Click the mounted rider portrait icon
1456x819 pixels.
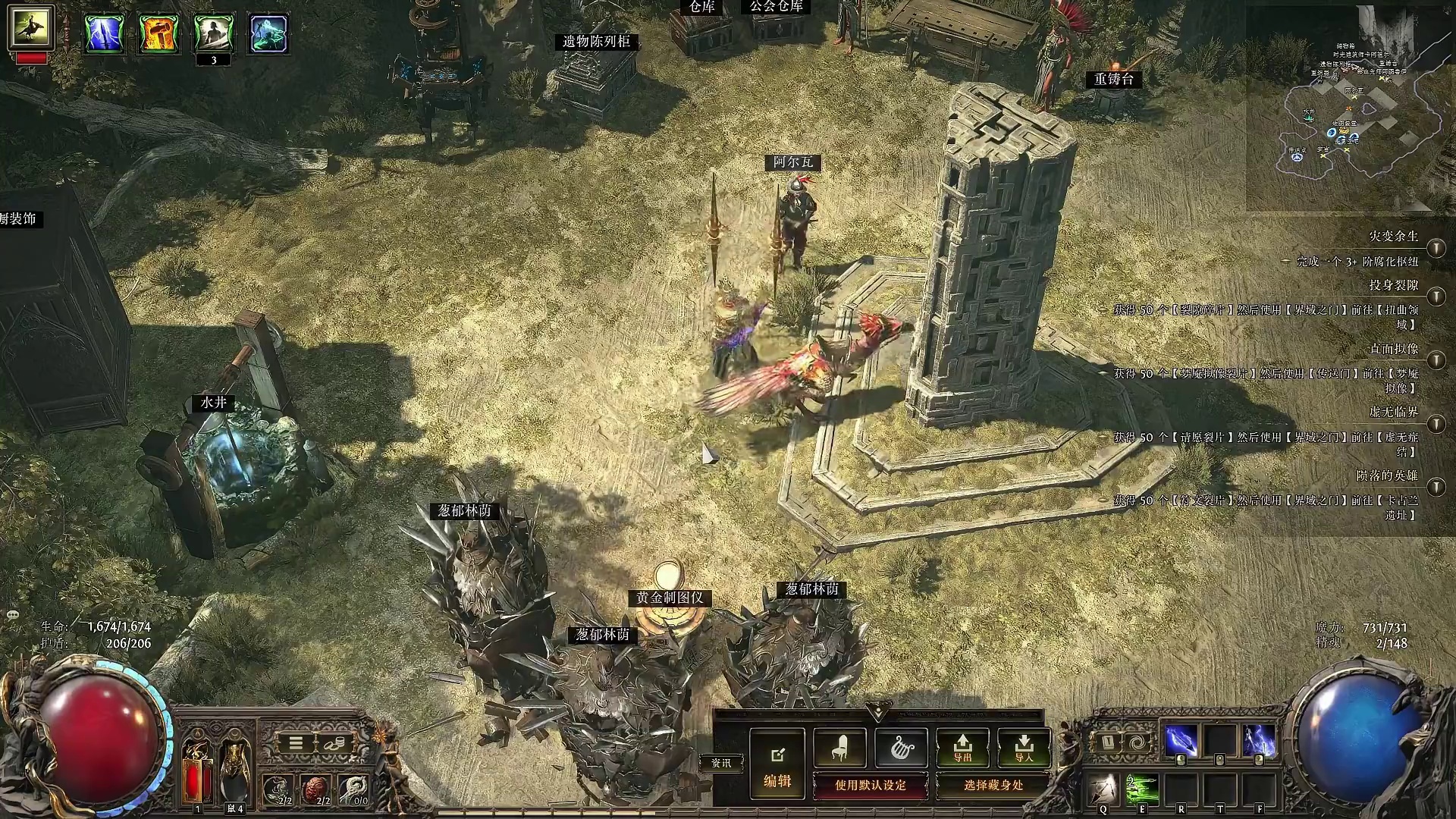(31, 27)
